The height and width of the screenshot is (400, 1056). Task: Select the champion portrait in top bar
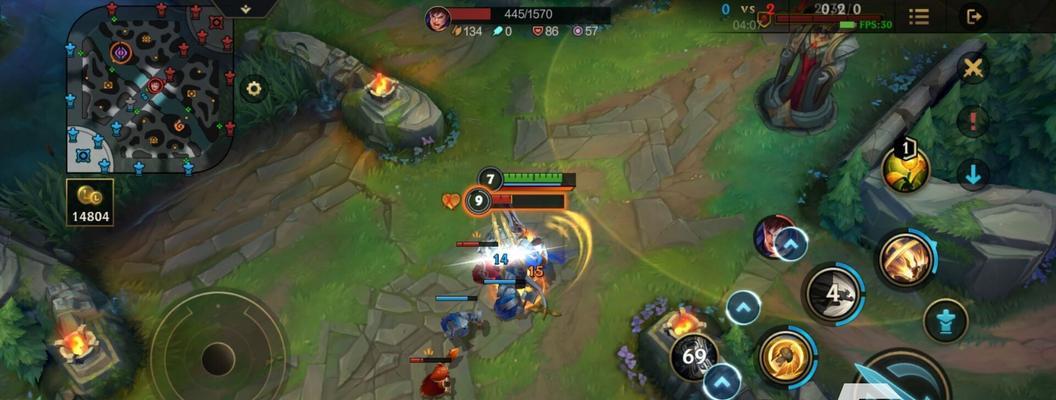point(437,18)
